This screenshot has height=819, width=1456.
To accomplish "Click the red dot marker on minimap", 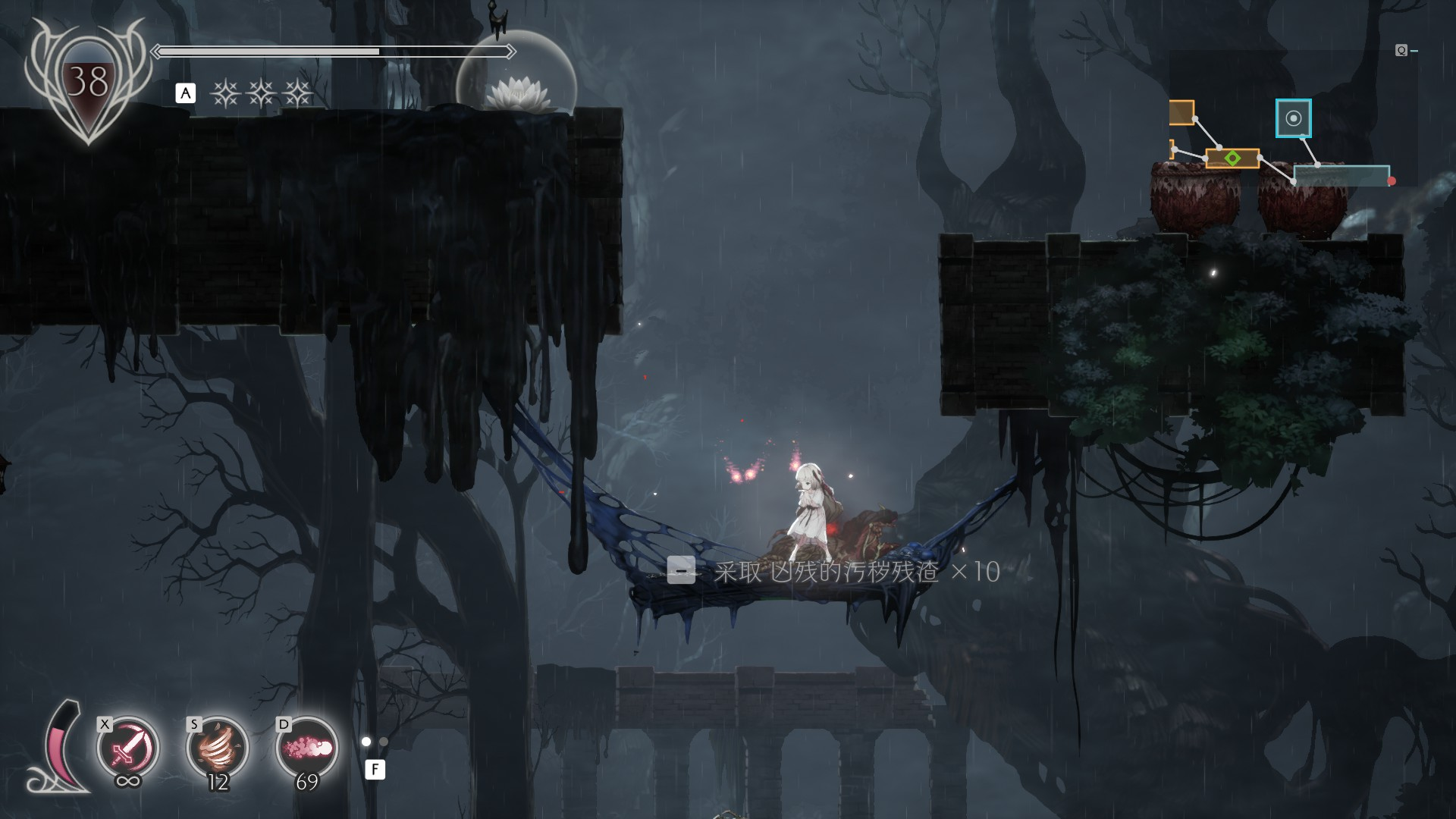I will [x=1392, y=181].
